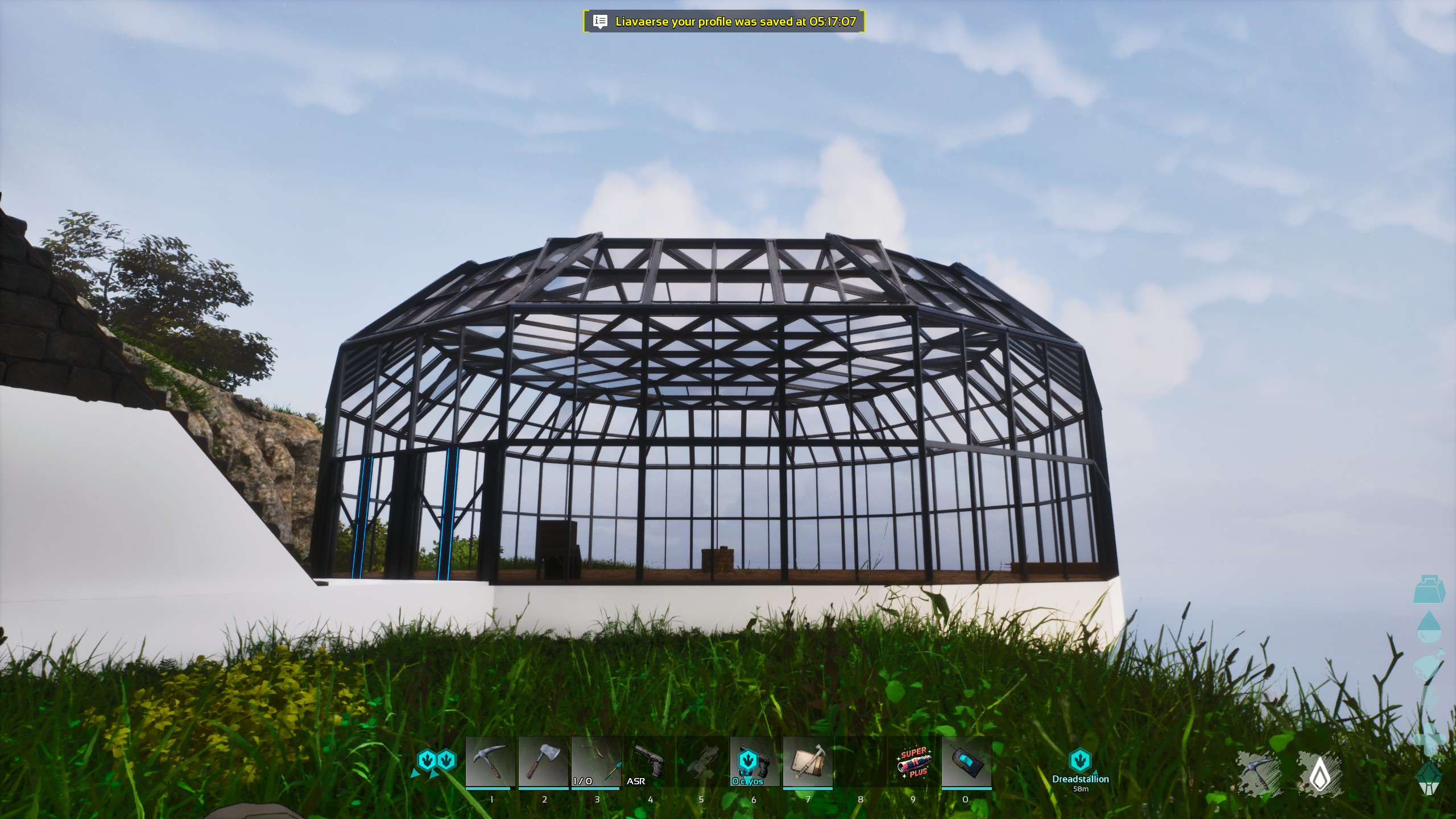This screenshot has height=819, width=1456.
Task: Click the durability bar under the hatchet slot
Action: (x=543, y=788)
